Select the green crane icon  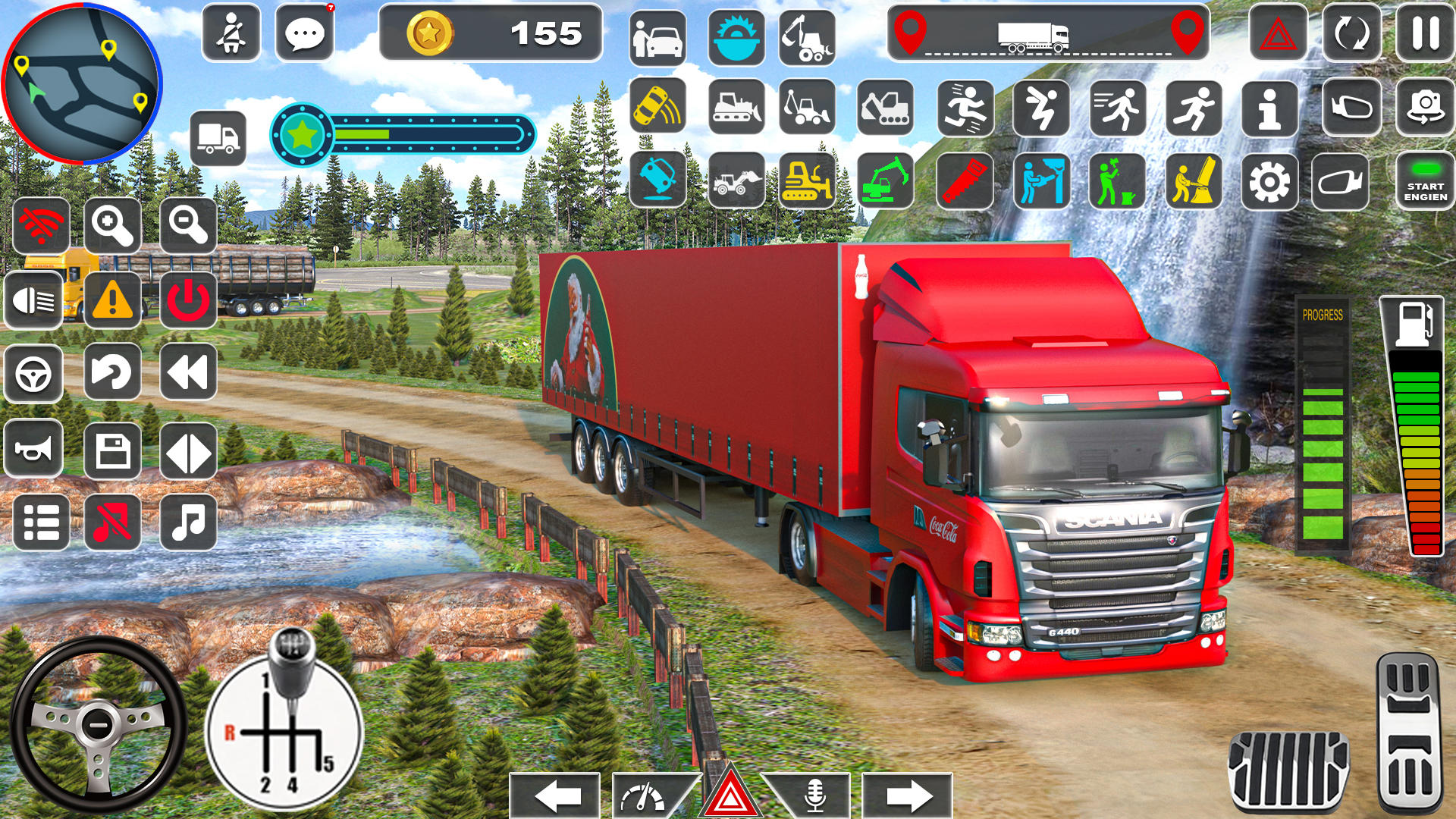(x=884, y=180)
